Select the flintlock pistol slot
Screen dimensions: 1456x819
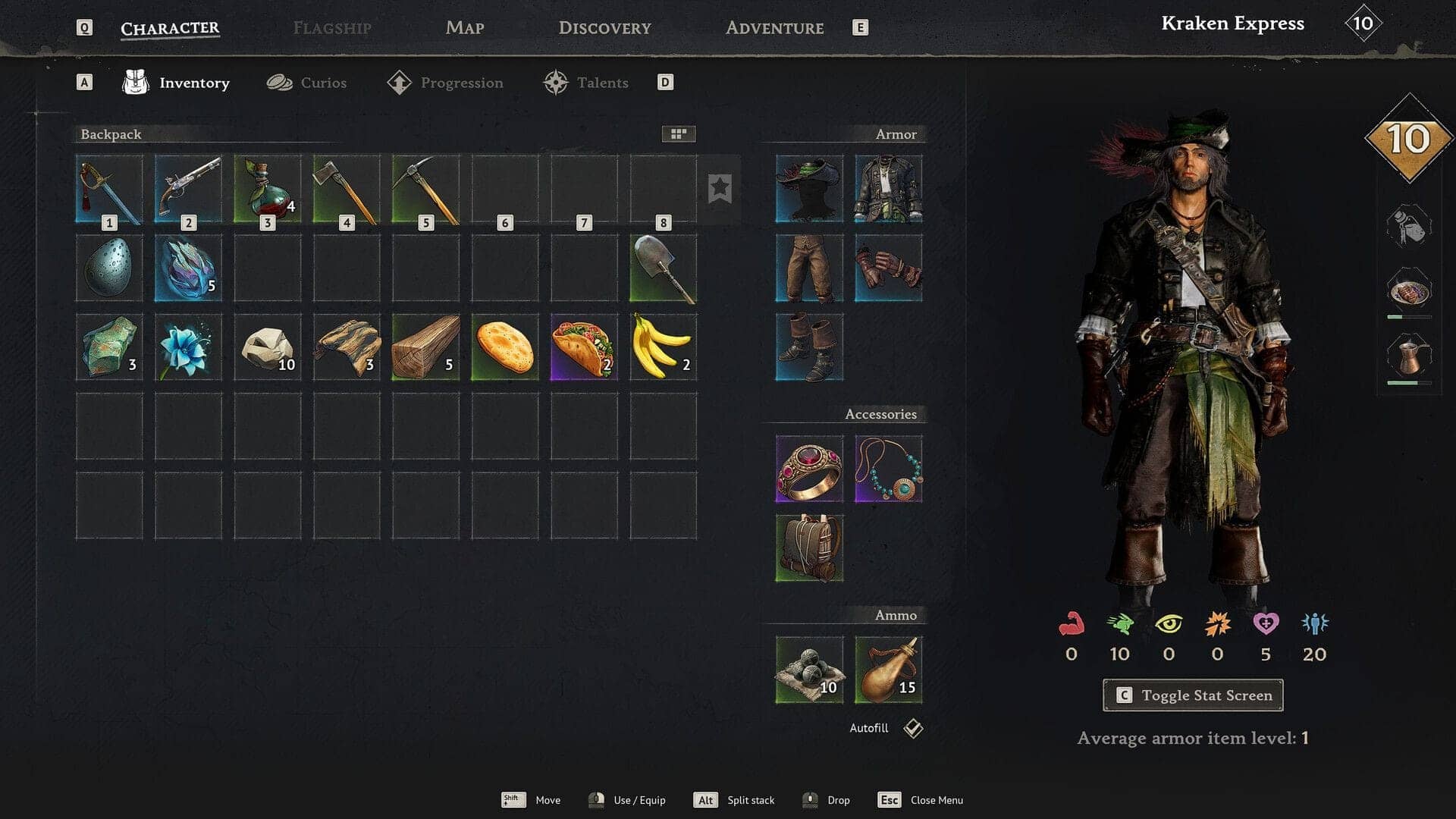coord(188,189)
